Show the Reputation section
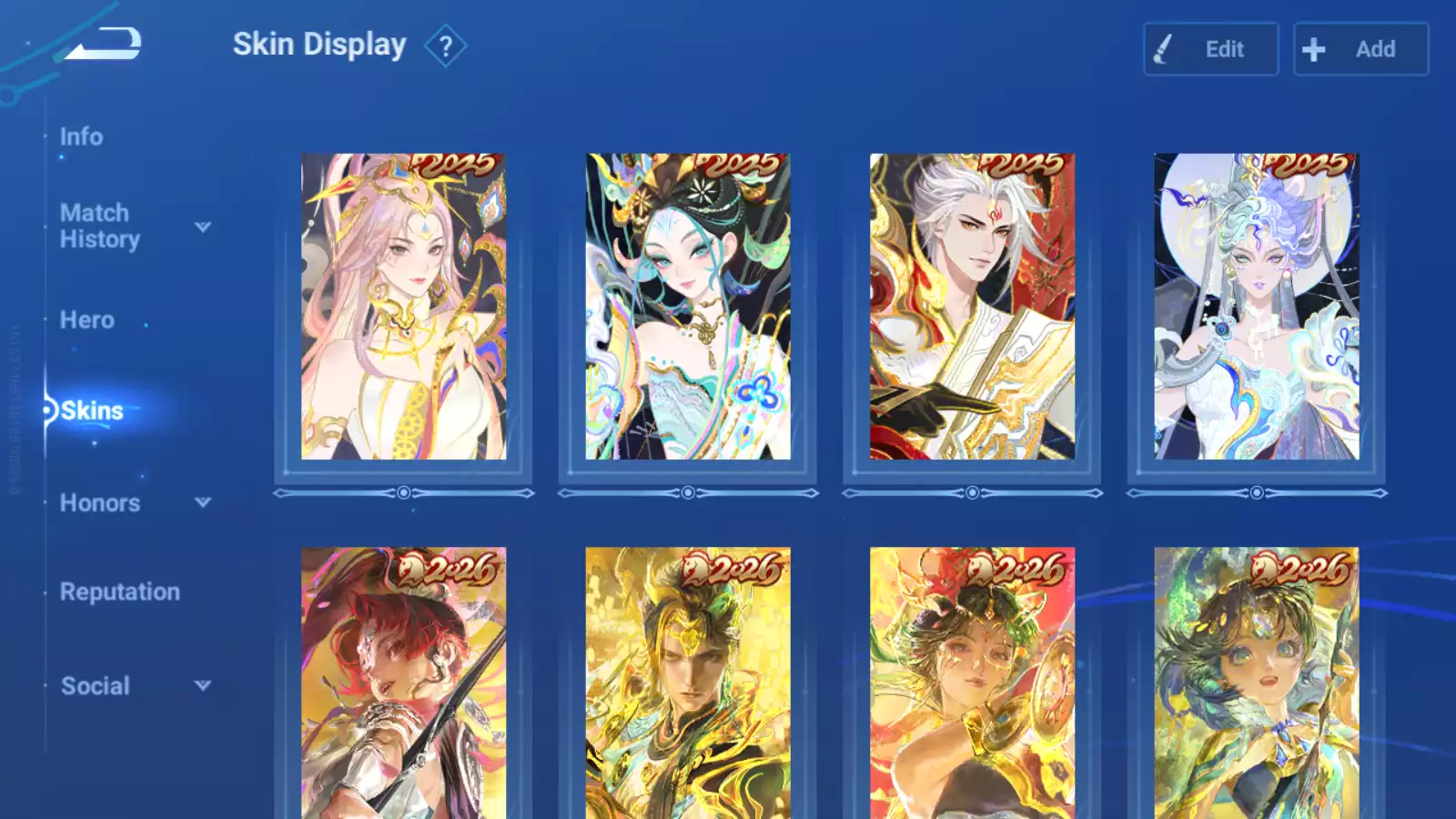 click(x=119, y=591)
